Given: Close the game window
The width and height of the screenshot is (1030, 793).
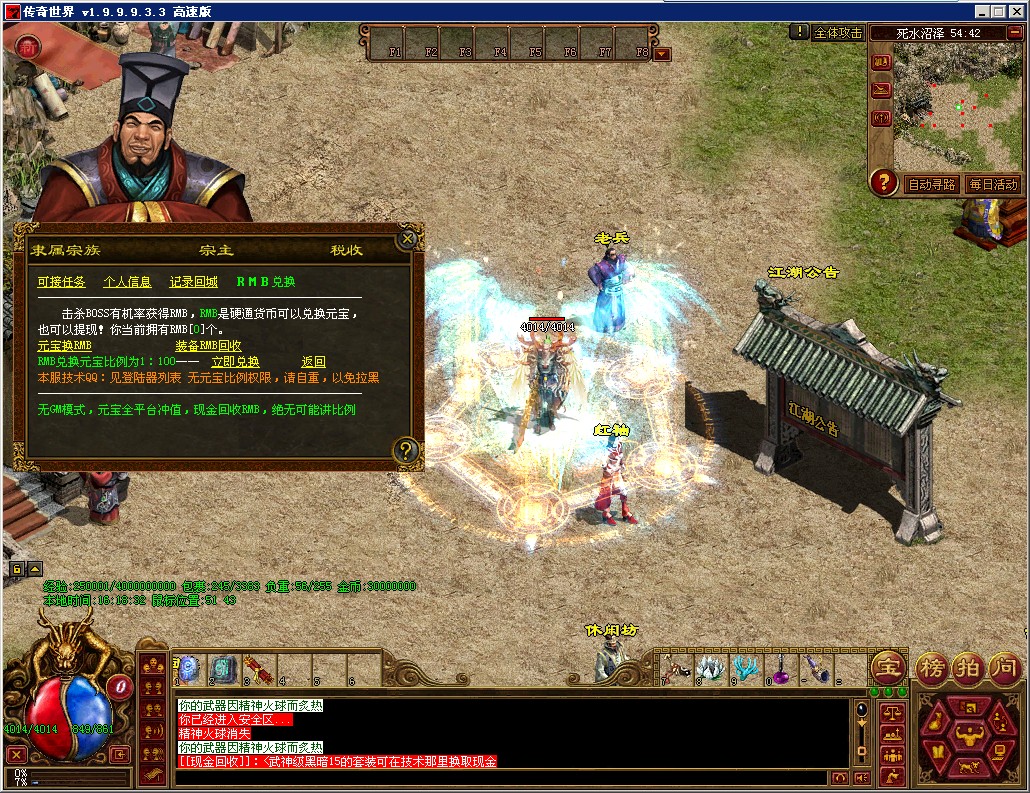Looking at the screenshot, I should [1018, 11].
